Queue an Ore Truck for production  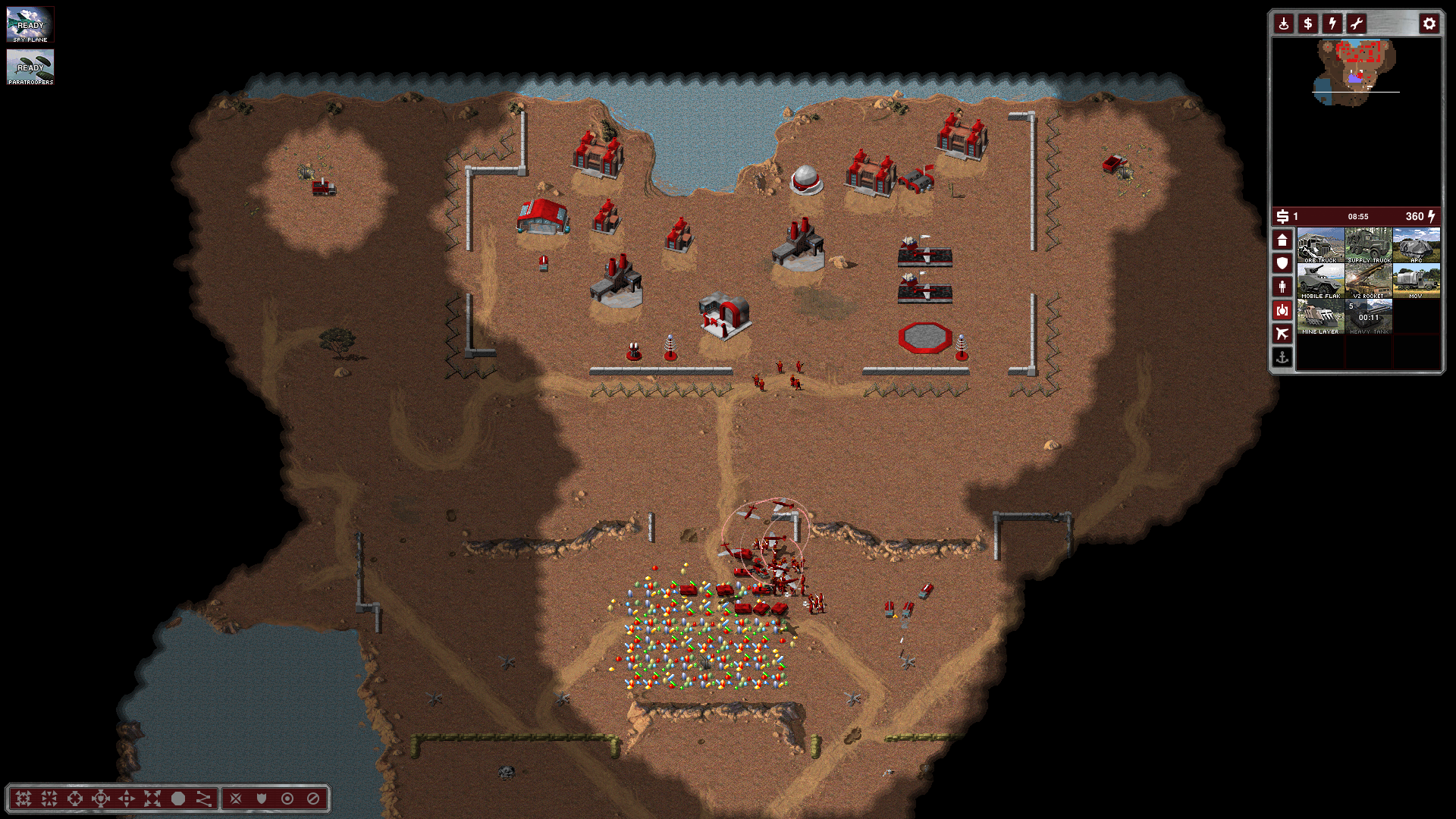click(1320, 245)
